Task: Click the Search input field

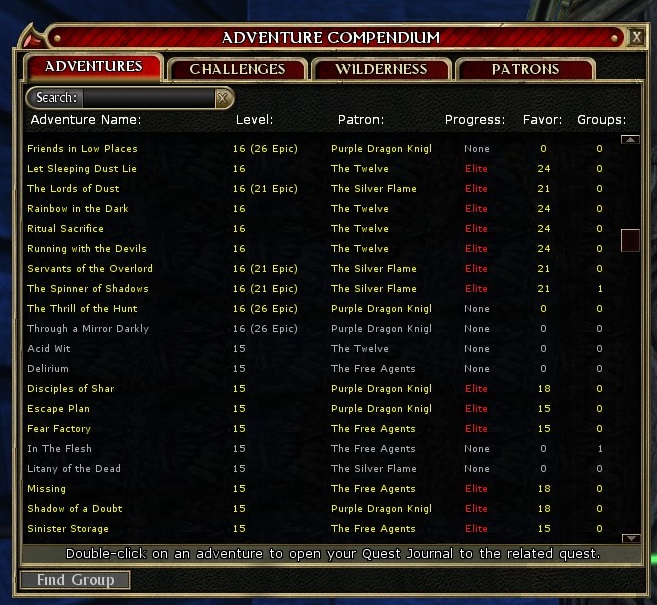Action: pyautogui.click(x=148, y=98)
